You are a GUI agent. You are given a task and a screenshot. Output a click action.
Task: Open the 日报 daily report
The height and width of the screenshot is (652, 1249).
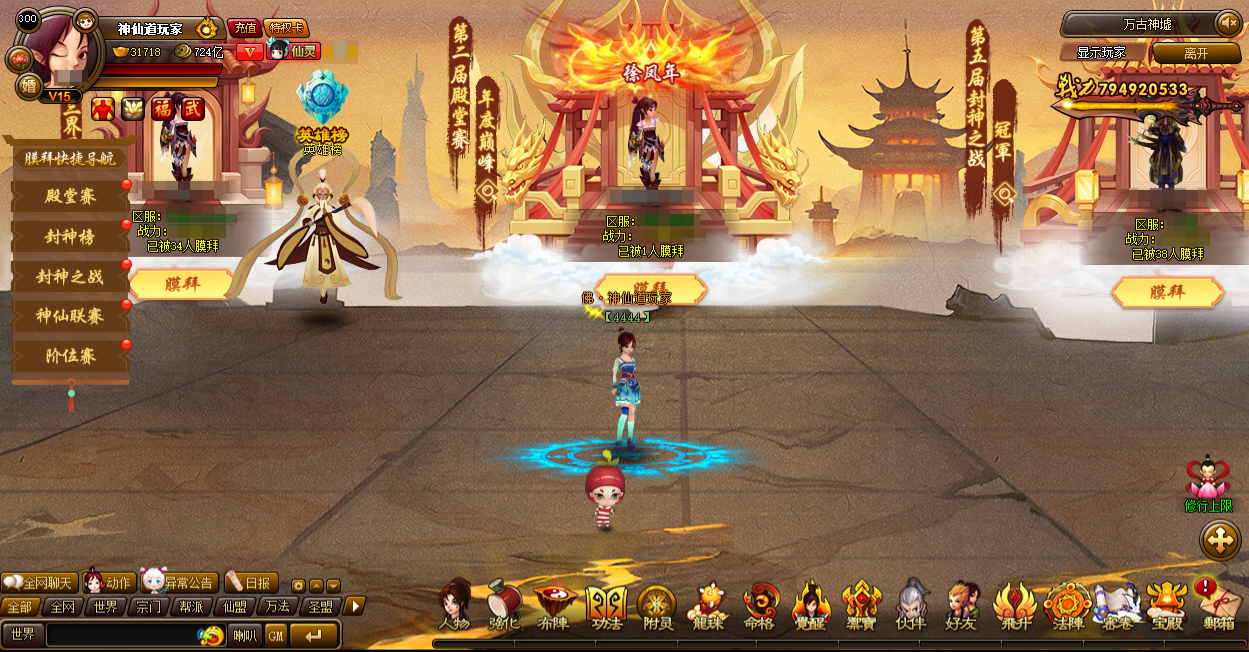tap(250, 583)
